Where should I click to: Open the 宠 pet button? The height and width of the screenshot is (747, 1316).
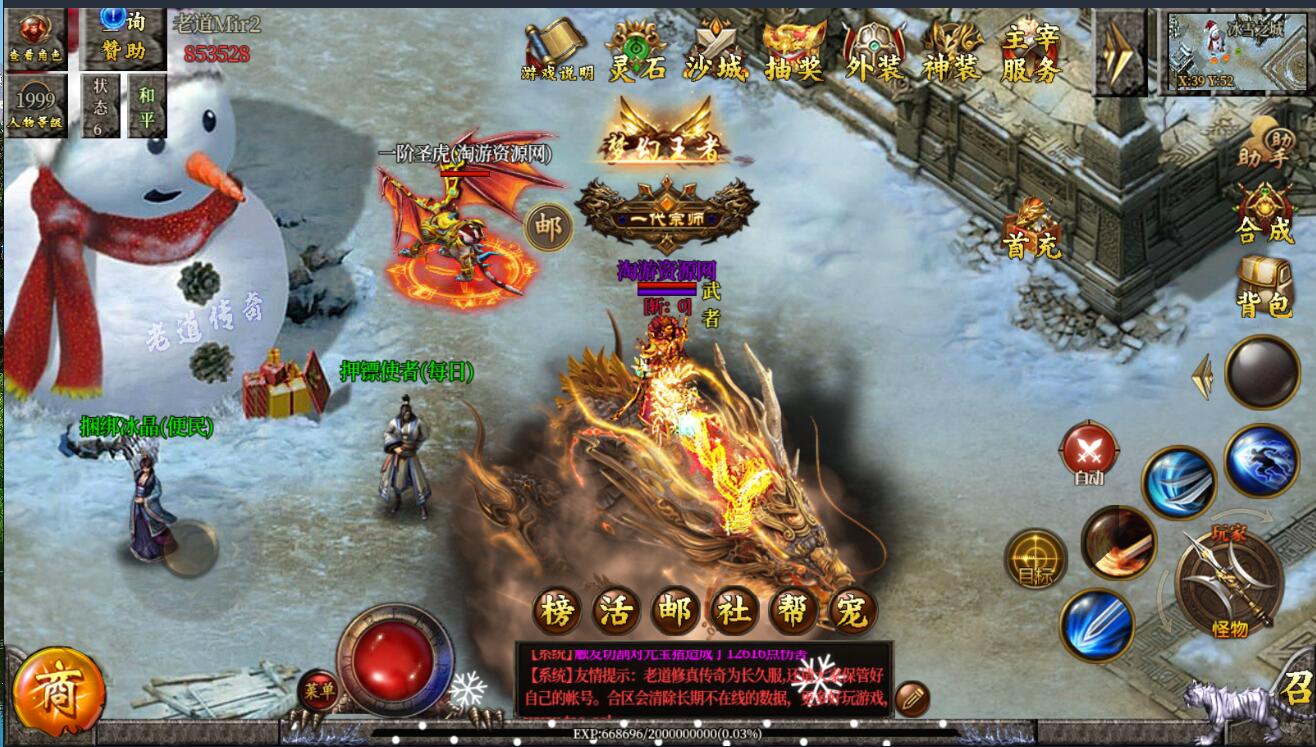click(852, 609)
